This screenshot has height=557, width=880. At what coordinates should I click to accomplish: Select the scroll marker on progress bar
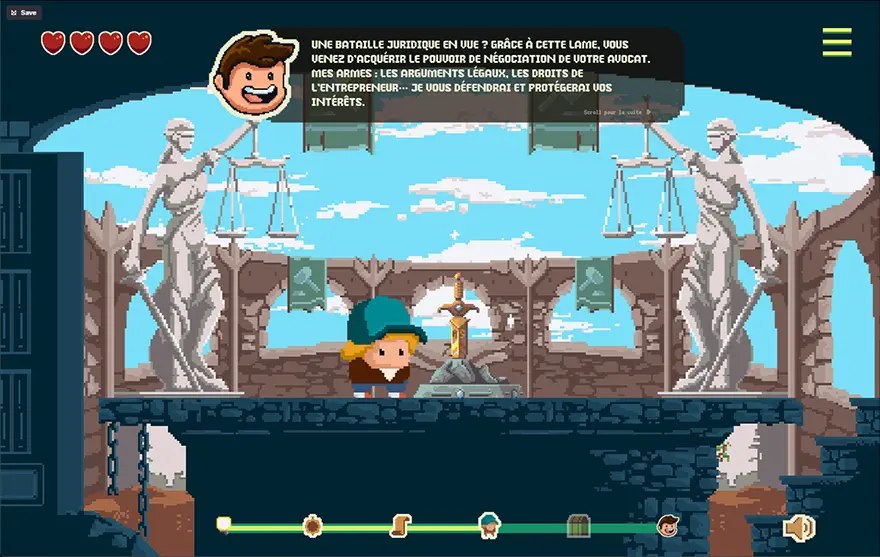tap(401, 525)
